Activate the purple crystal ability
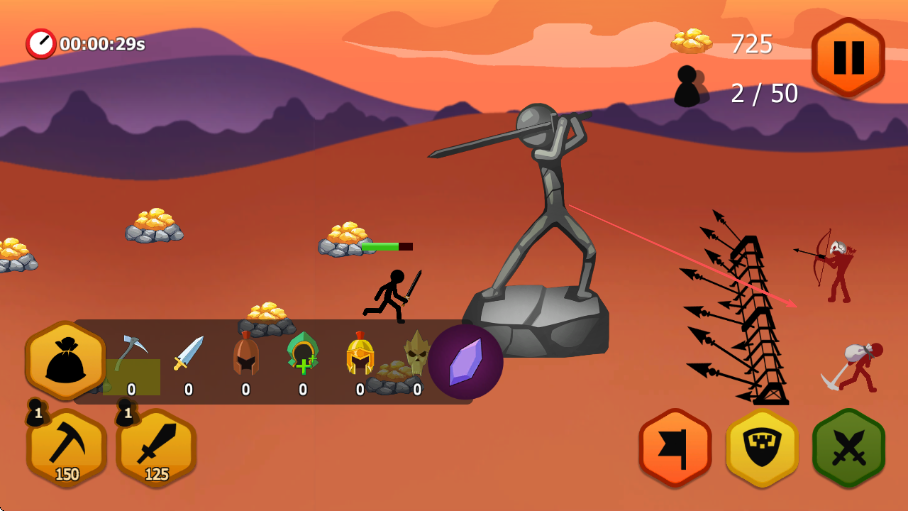 pyautogui.click(x=465, y=361)
